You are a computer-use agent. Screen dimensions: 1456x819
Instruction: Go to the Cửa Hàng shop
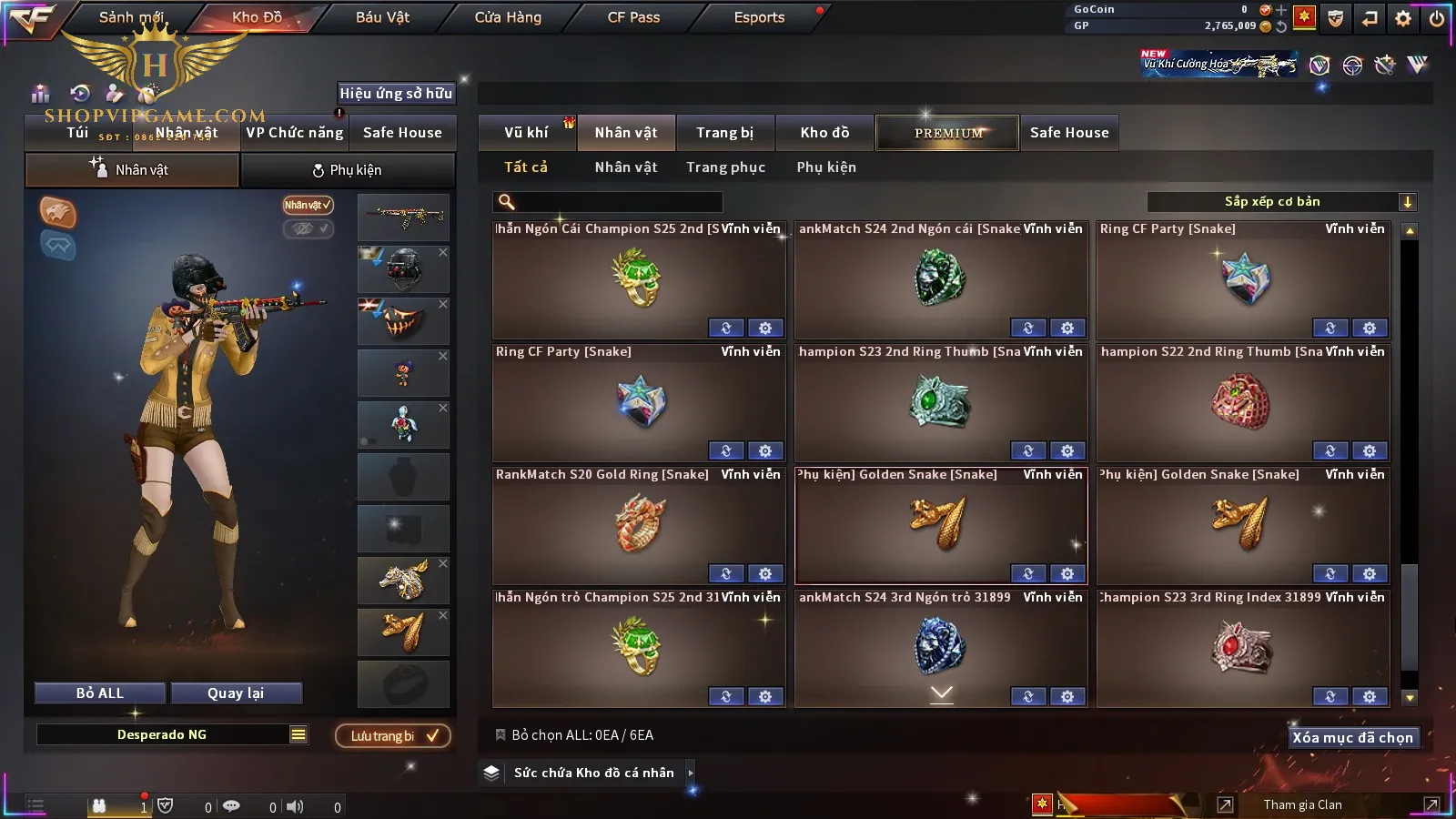508,17
